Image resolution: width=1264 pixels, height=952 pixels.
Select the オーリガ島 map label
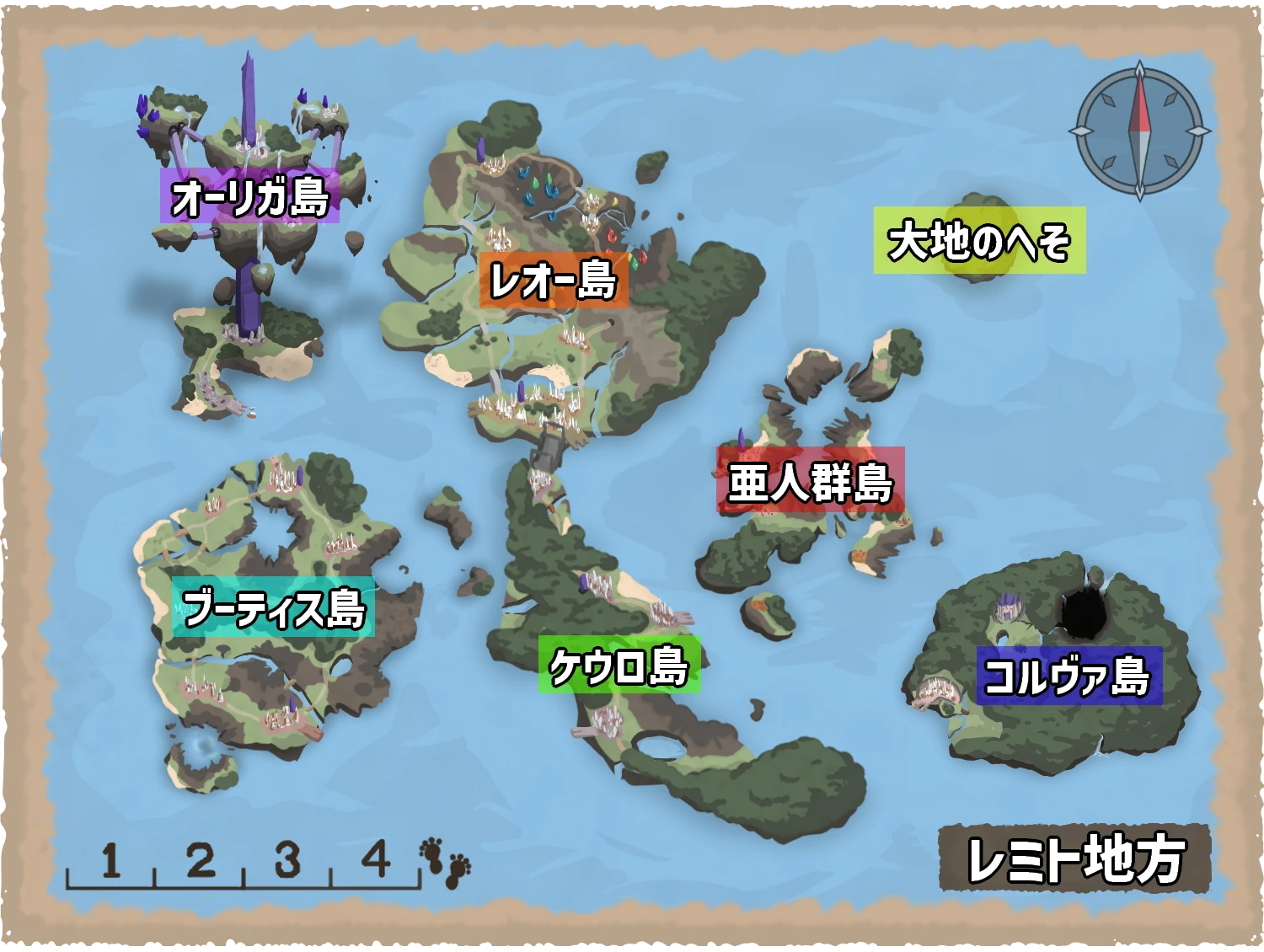250,197
